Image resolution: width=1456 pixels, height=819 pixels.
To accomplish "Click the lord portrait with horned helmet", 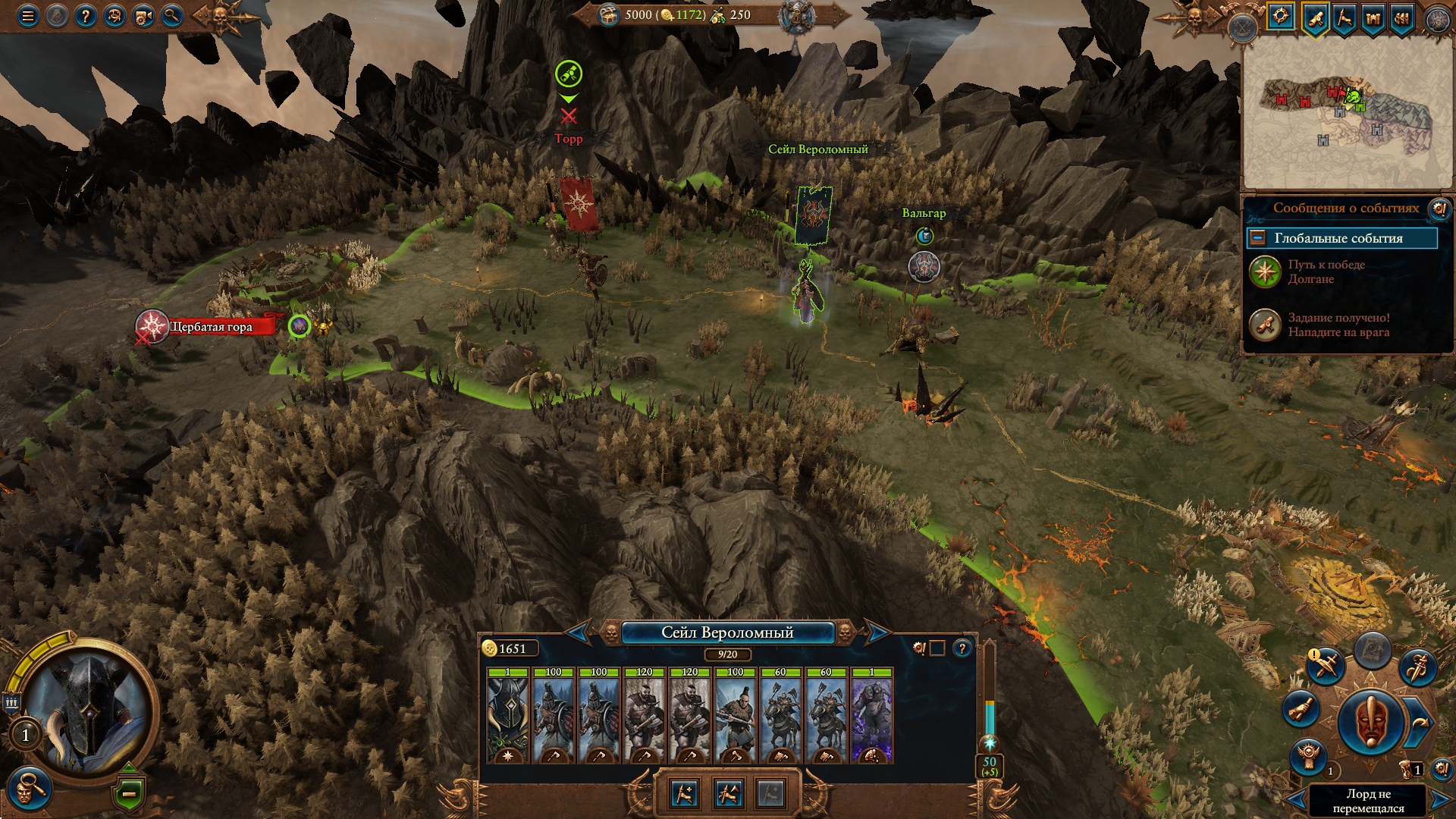I will [x=89, y=709].
